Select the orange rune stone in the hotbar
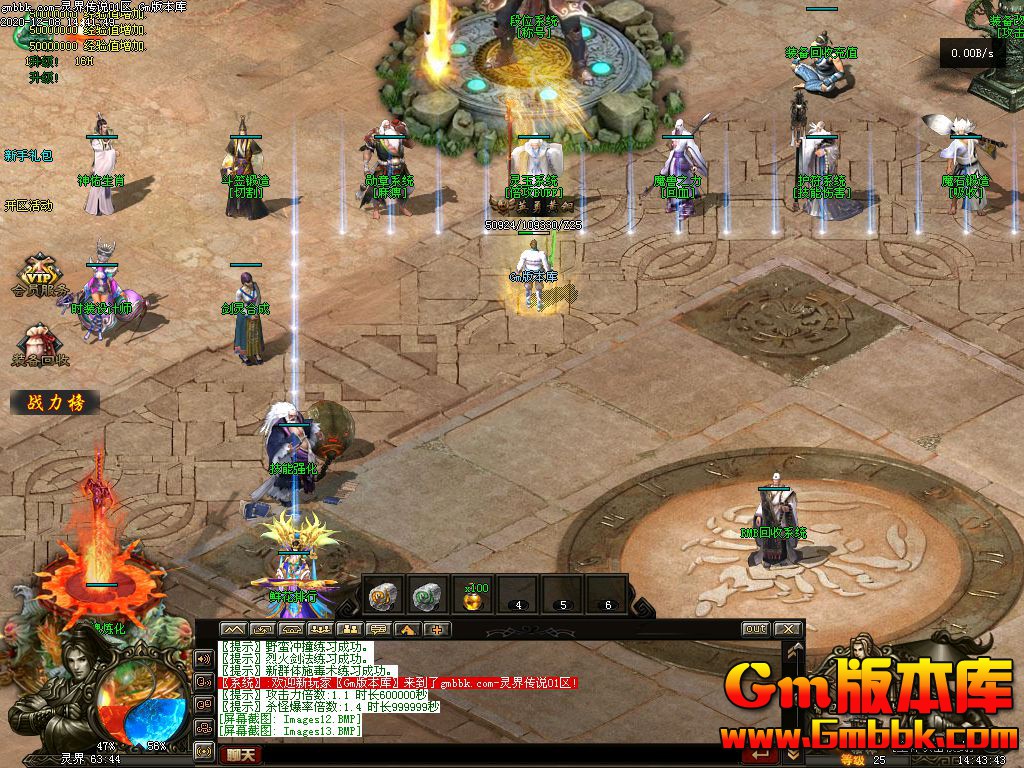The image size is (1024, 768). (x=382, y=594)
